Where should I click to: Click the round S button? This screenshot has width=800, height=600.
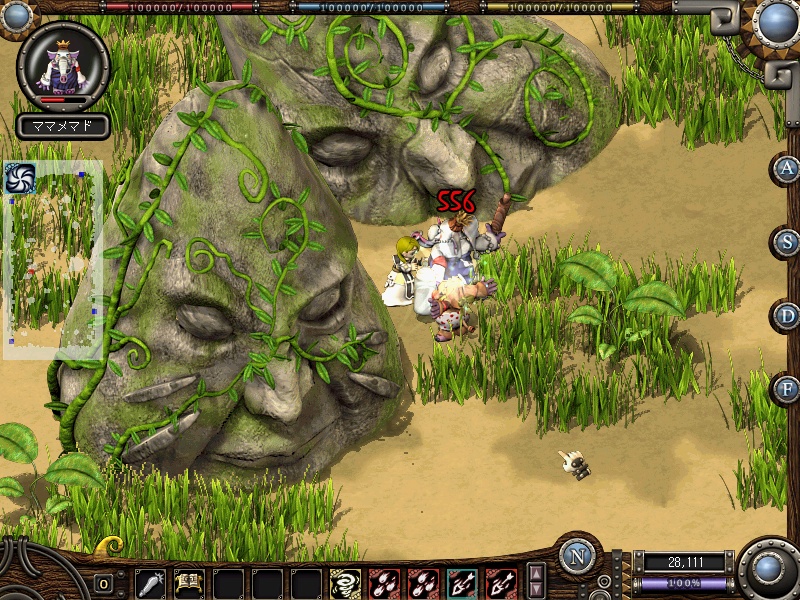tap(787, 242)
